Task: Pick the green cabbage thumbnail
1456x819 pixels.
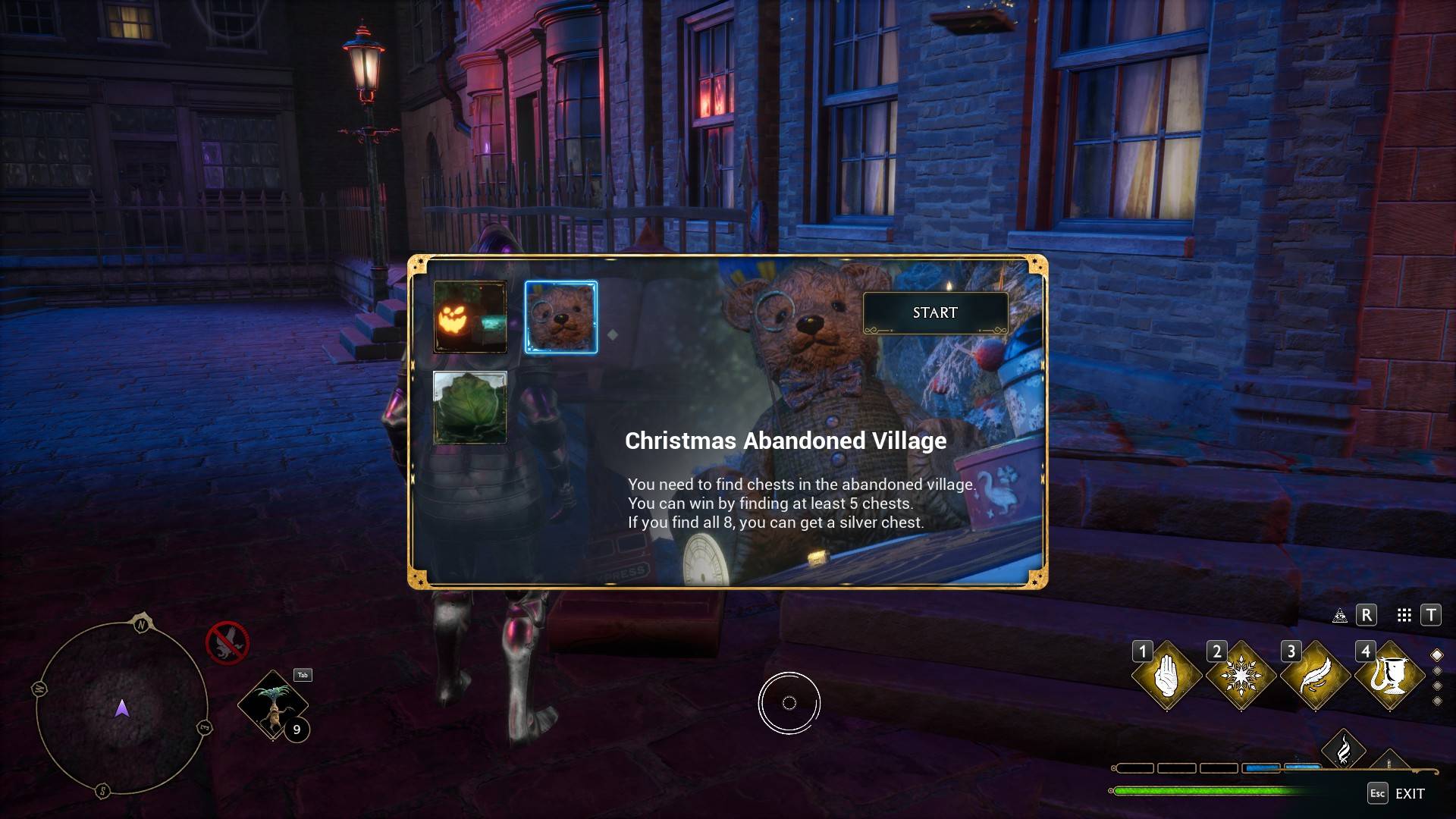Action: click(x=470, y=407)
